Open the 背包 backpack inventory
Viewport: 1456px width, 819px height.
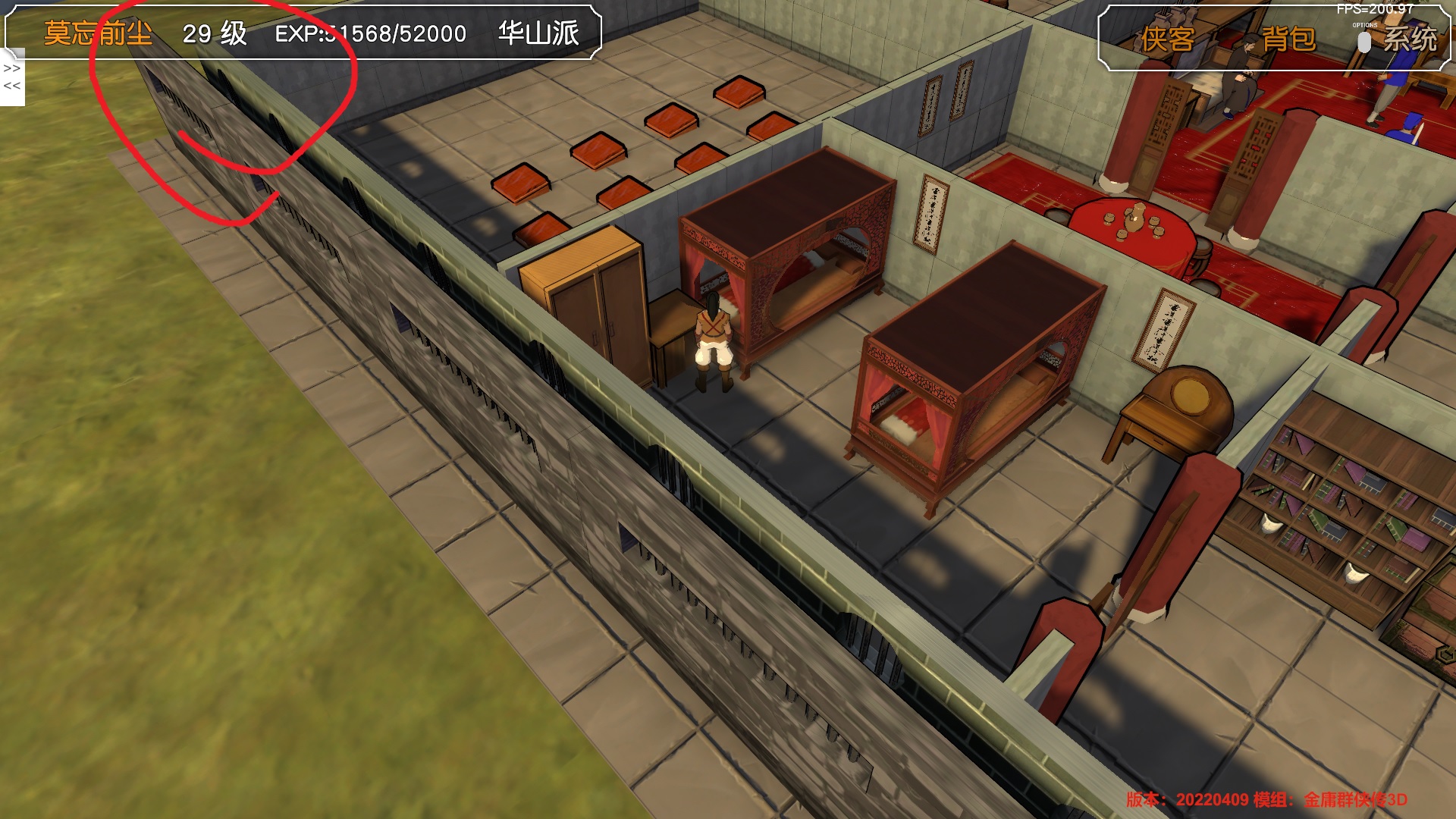(x=1288, y=39)
